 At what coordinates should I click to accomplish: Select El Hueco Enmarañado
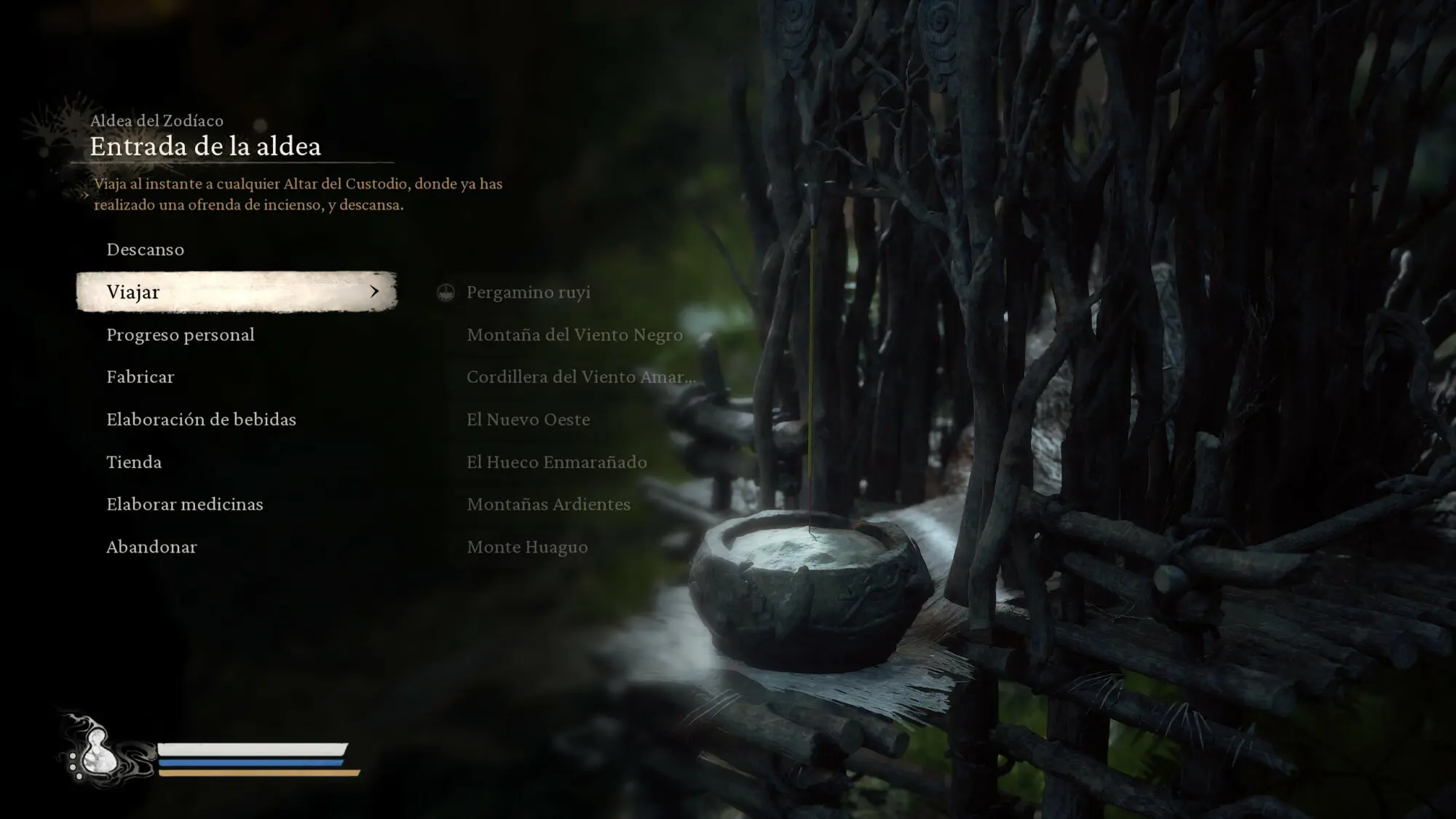[x=556, y=462]
